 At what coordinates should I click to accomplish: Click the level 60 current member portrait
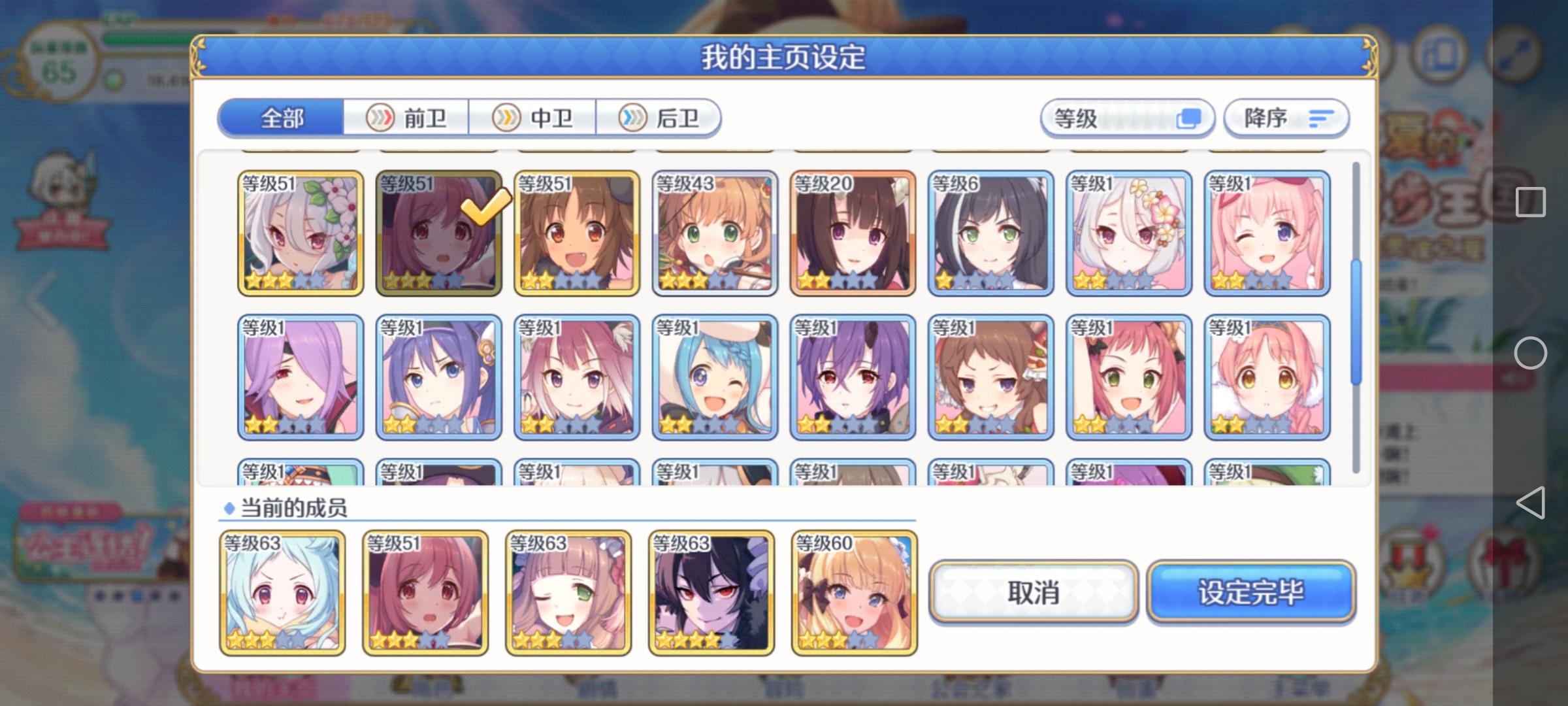853,593
